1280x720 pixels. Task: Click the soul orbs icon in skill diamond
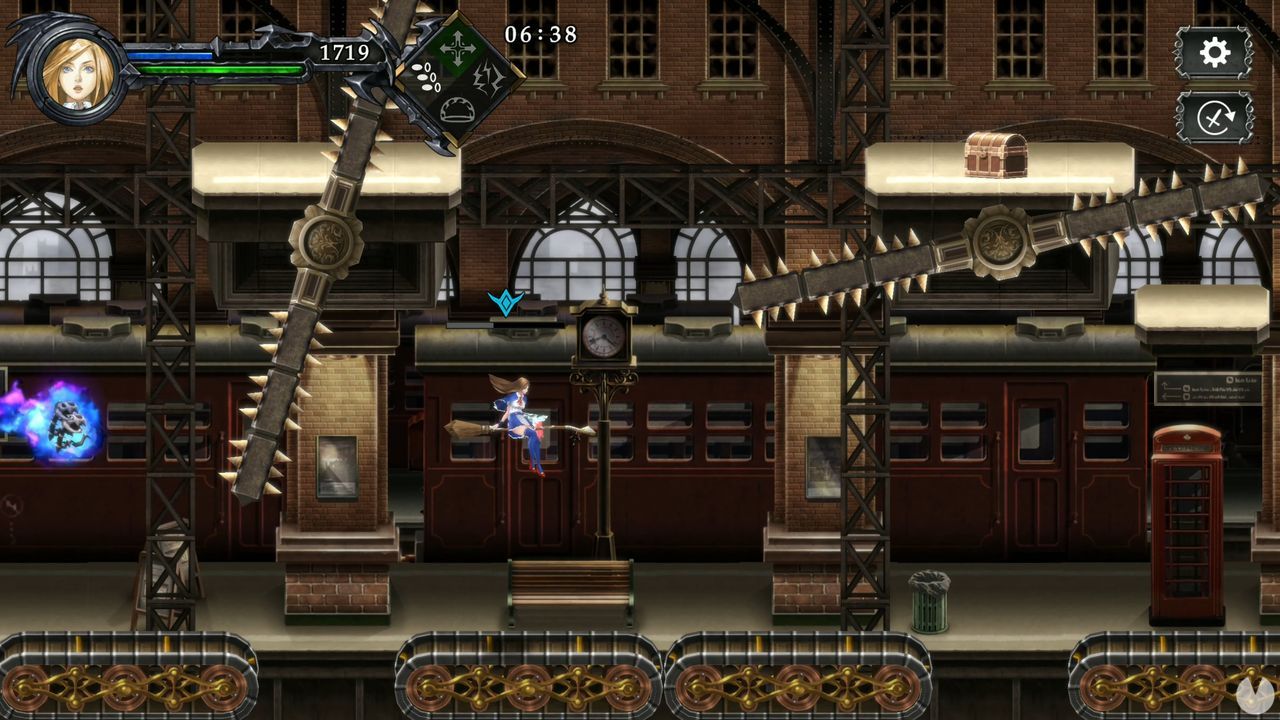(x=427, y=78)
